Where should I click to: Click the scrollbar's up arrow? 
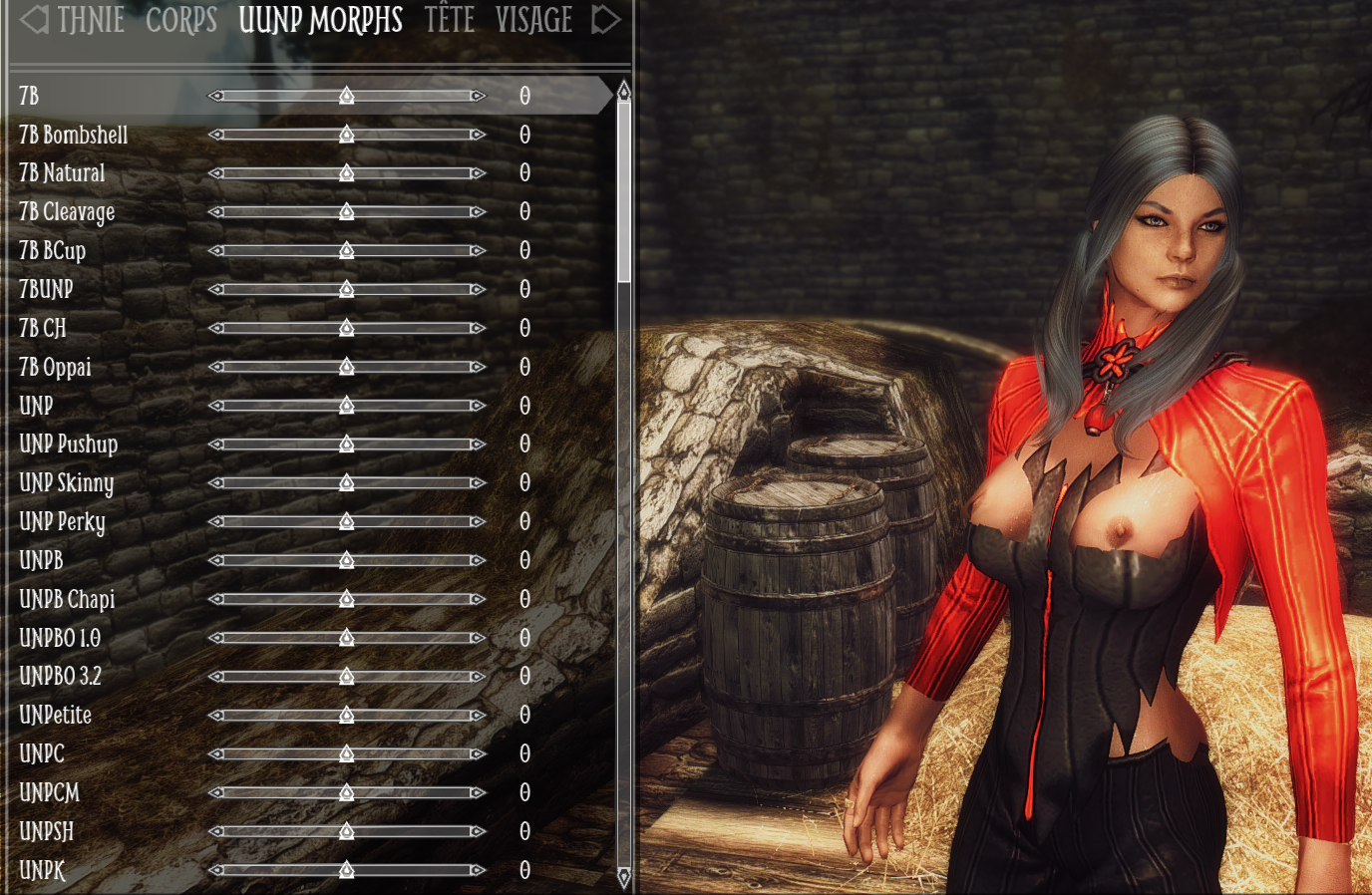tap(624, 92)
